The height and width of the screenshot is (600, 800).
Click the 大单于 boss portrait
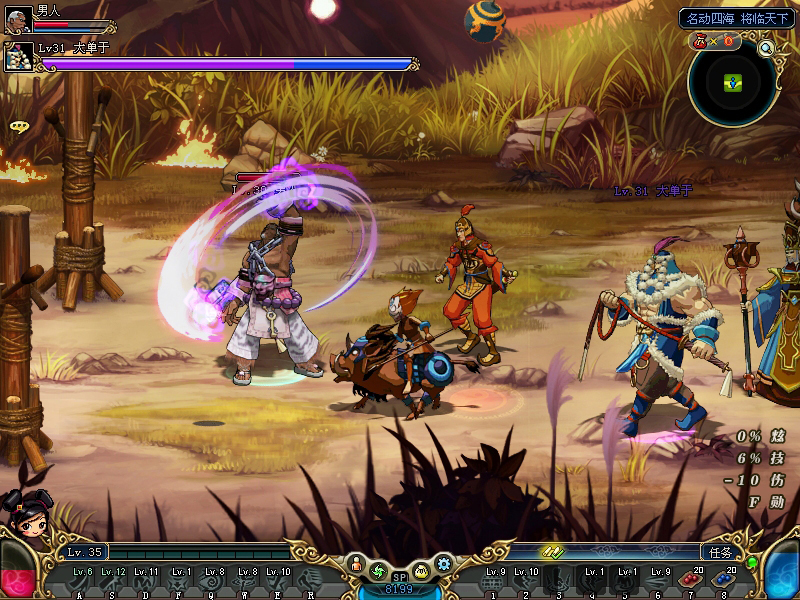point(20,56)
